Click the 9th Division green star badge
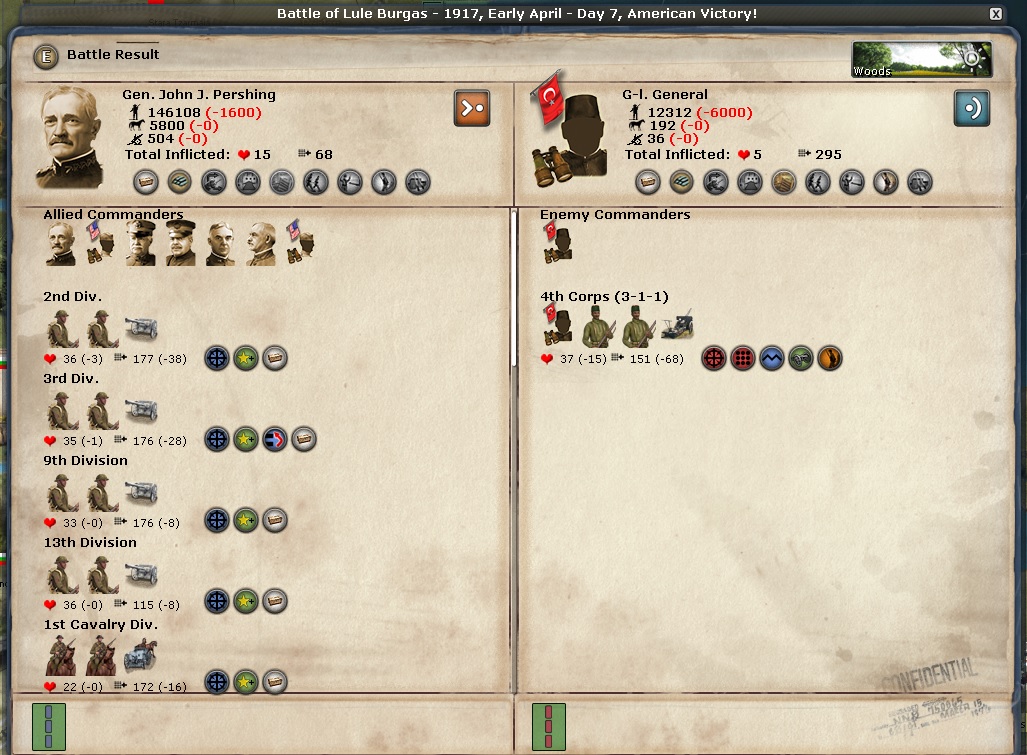Viewport: 1027px width, 755px height. pos(246,520)
